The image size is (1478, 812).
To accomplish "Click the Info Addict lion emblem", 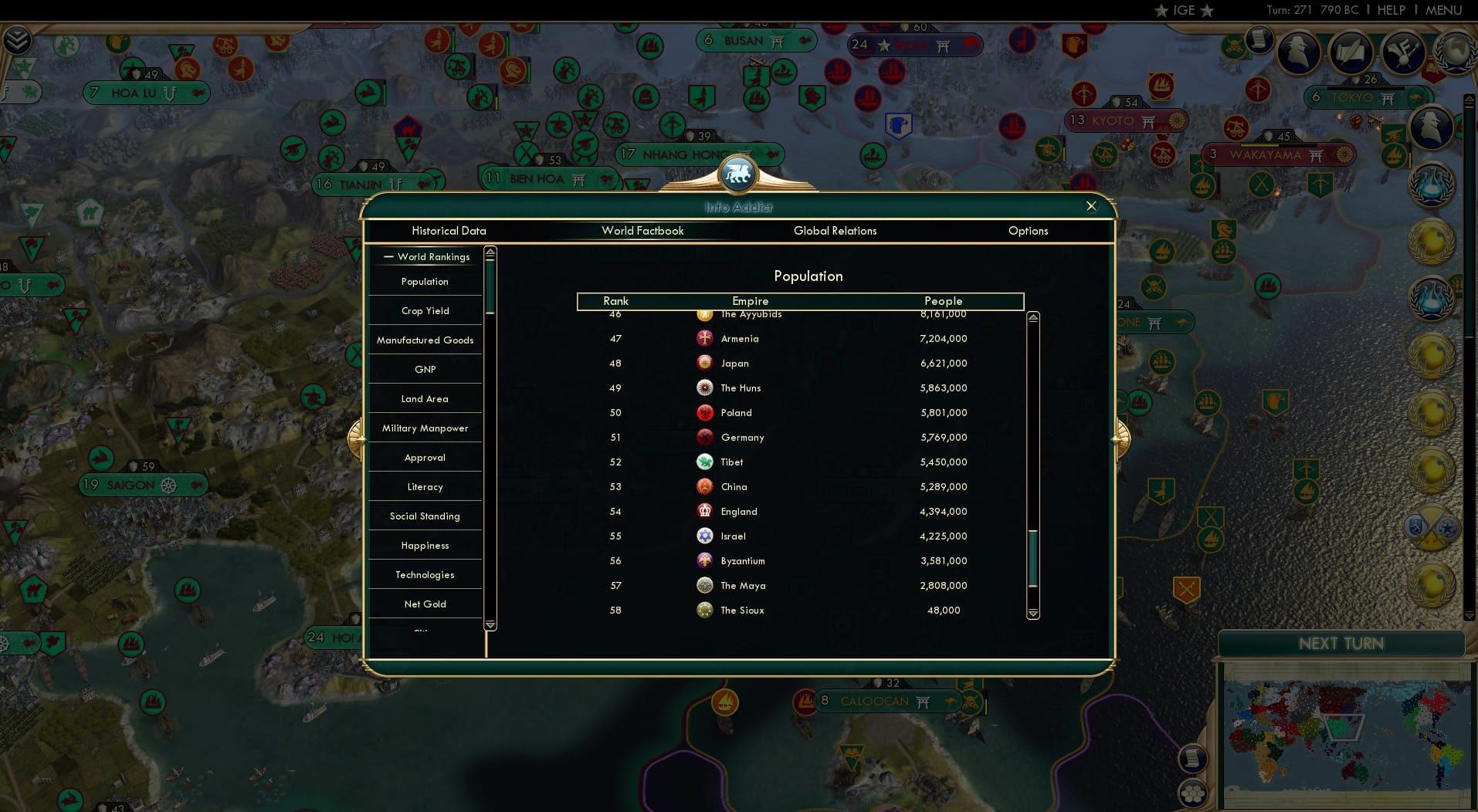I will pyautogui.click(x=739, y=173).
